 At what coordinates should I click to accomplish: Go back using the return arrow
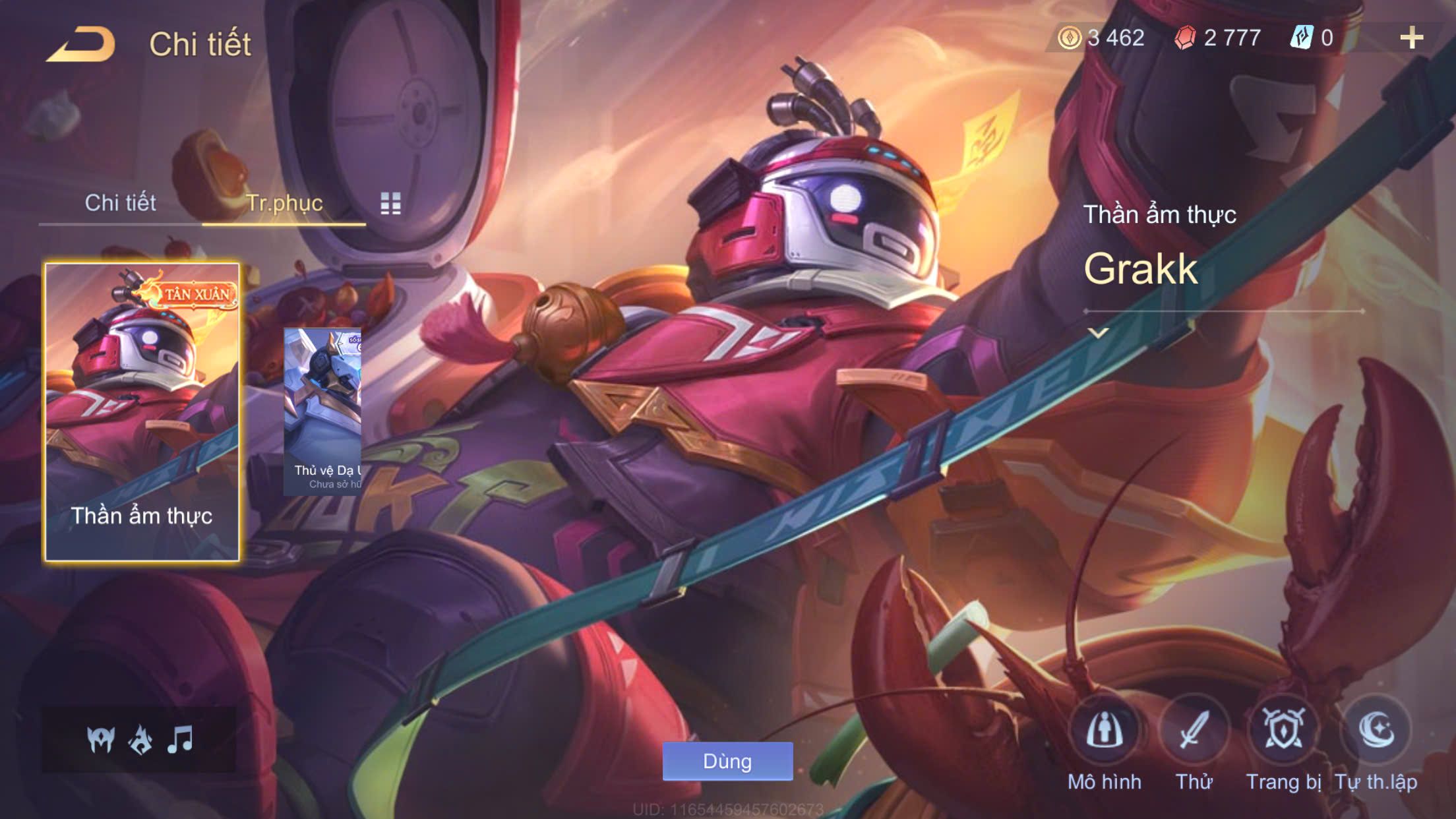(x=80, y=45)
